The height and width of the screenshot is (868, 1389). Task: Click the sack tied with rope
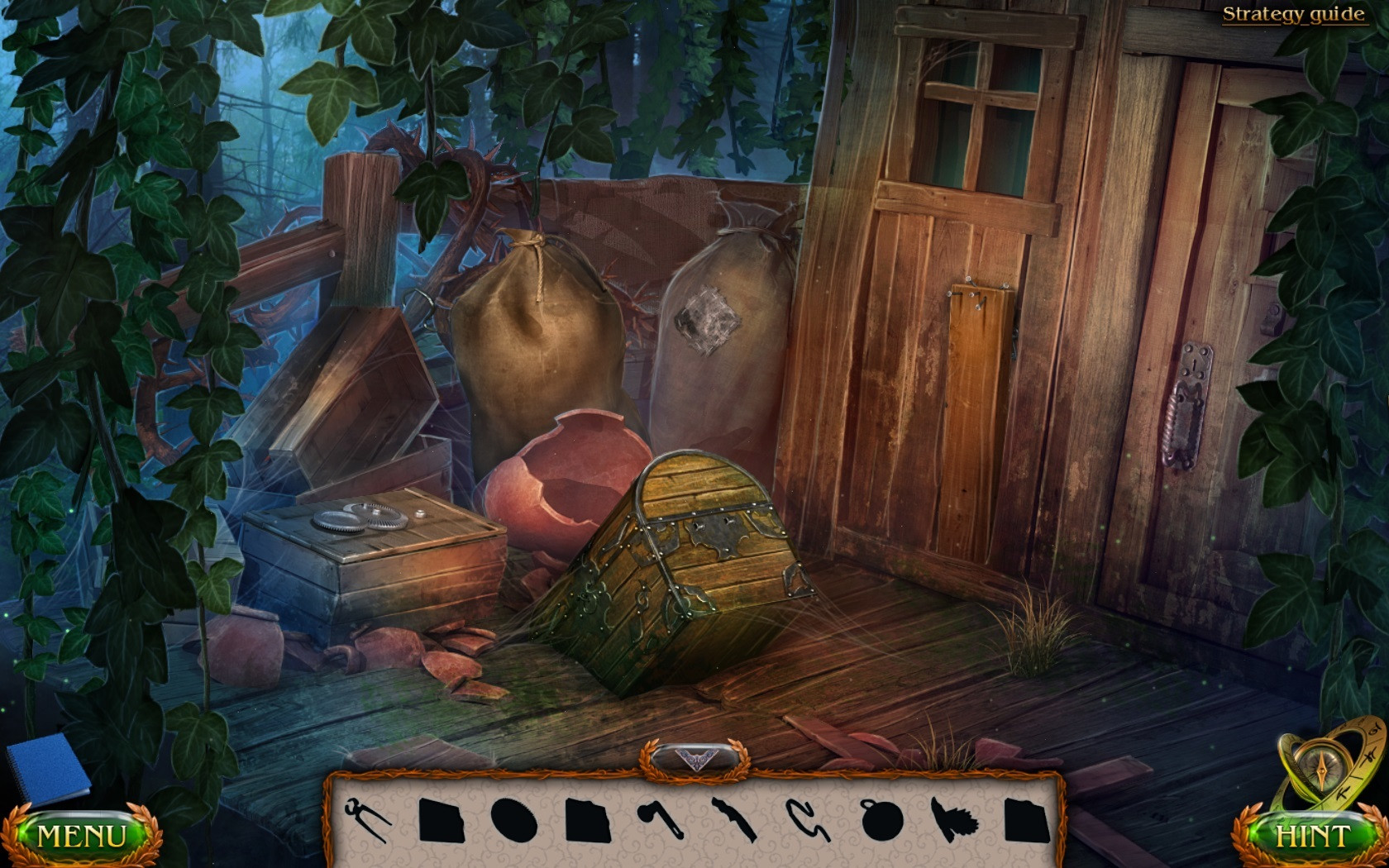(537, 347)
